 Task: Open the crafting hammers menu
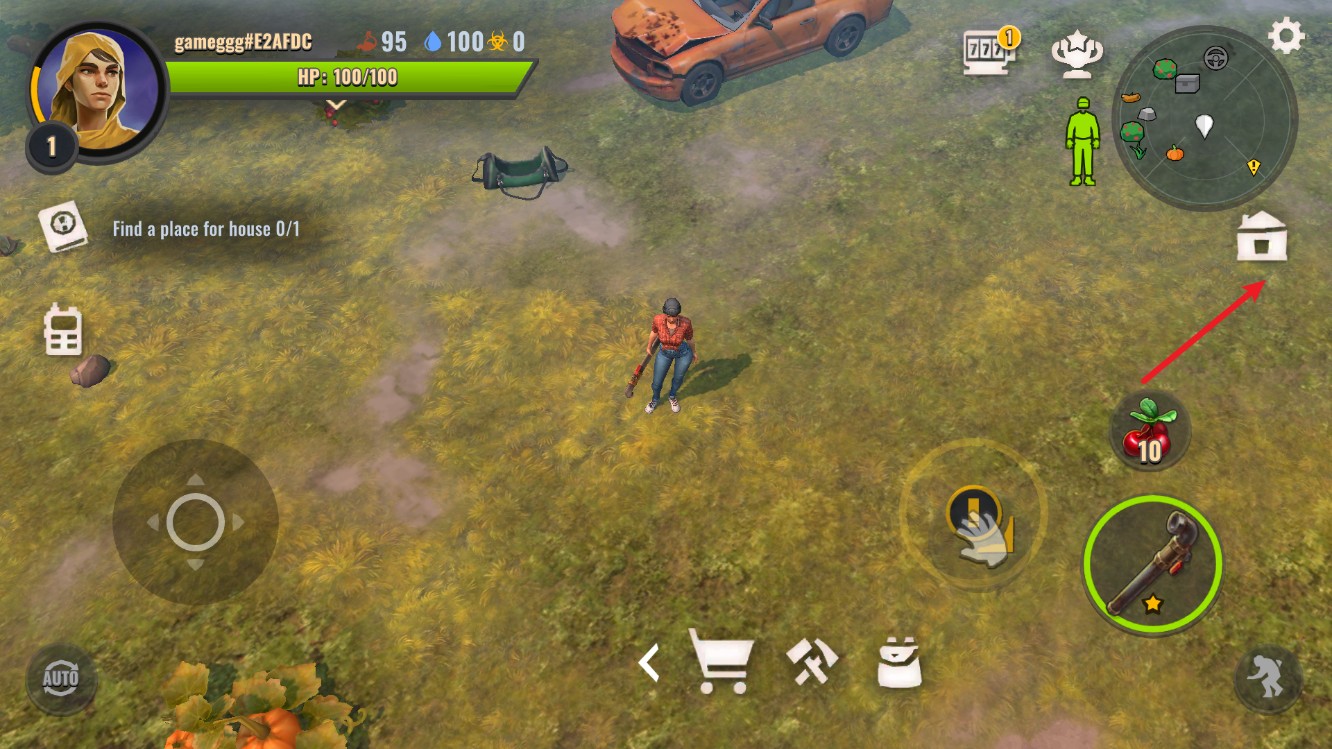(811, 661)
